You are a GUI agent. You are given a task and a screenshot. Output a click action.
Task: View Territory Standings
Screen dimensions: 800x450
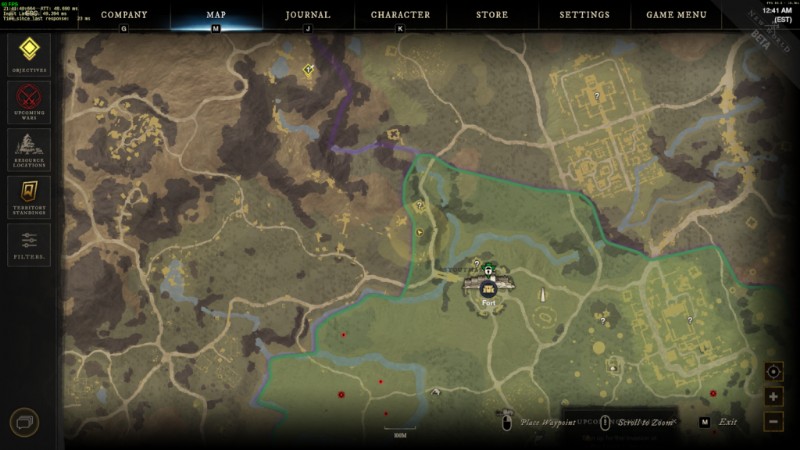[29, 195]
